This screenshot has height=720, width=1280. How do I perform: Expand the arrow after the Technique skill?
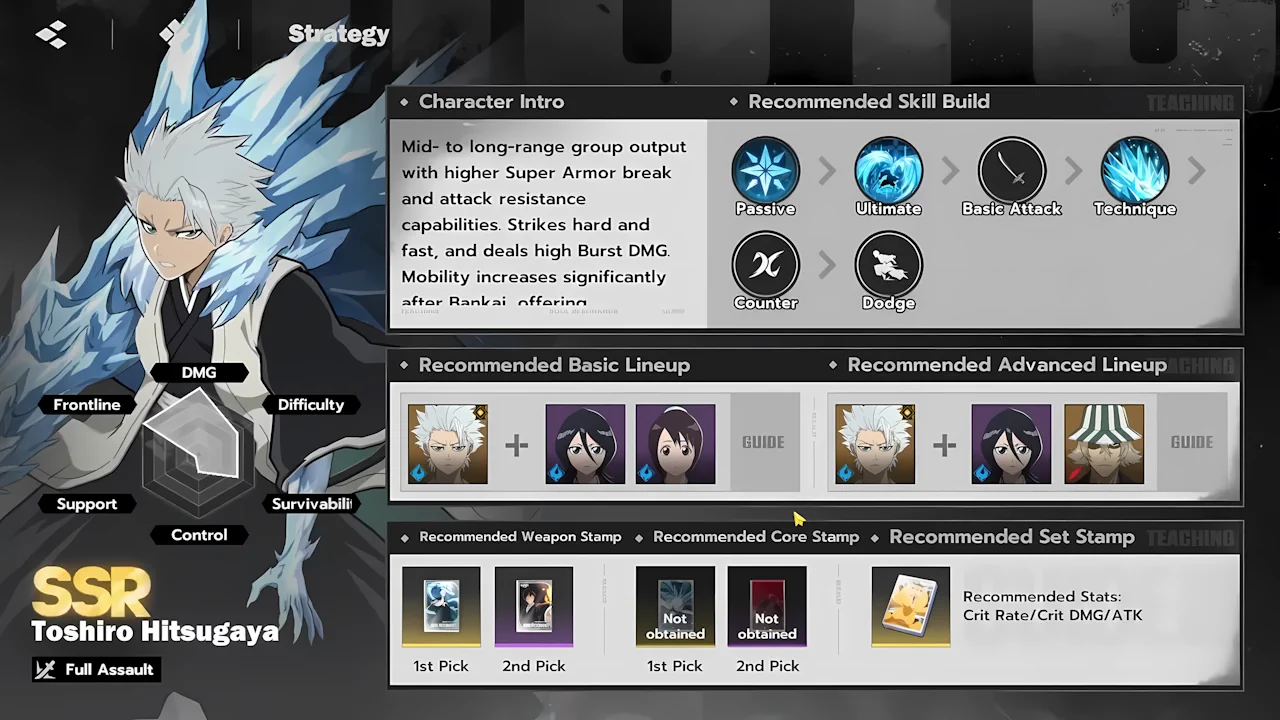coord(1197,170)
